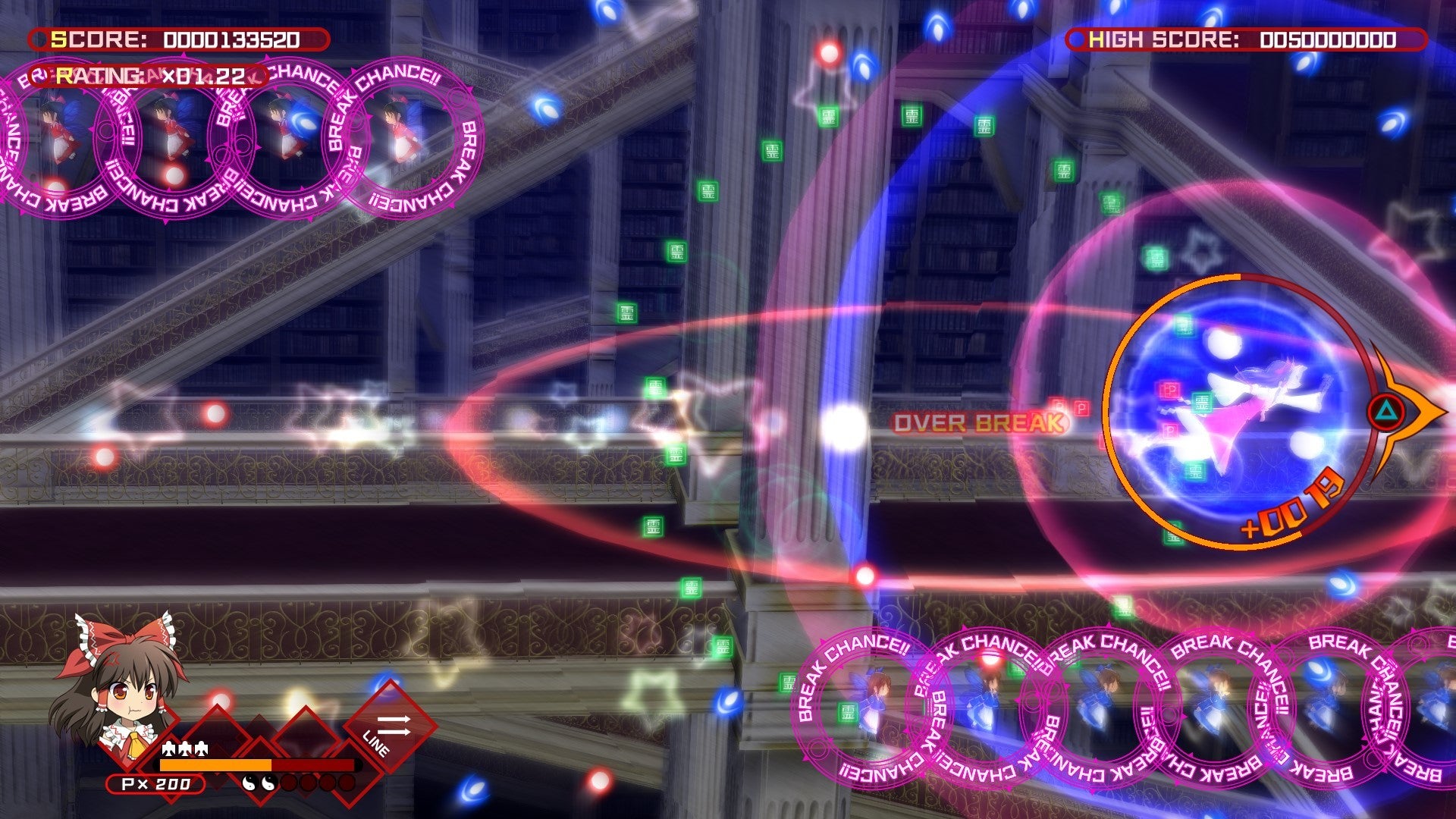Click Reimu's character portrait
The image size is (1456, 819).
point(121,682)
